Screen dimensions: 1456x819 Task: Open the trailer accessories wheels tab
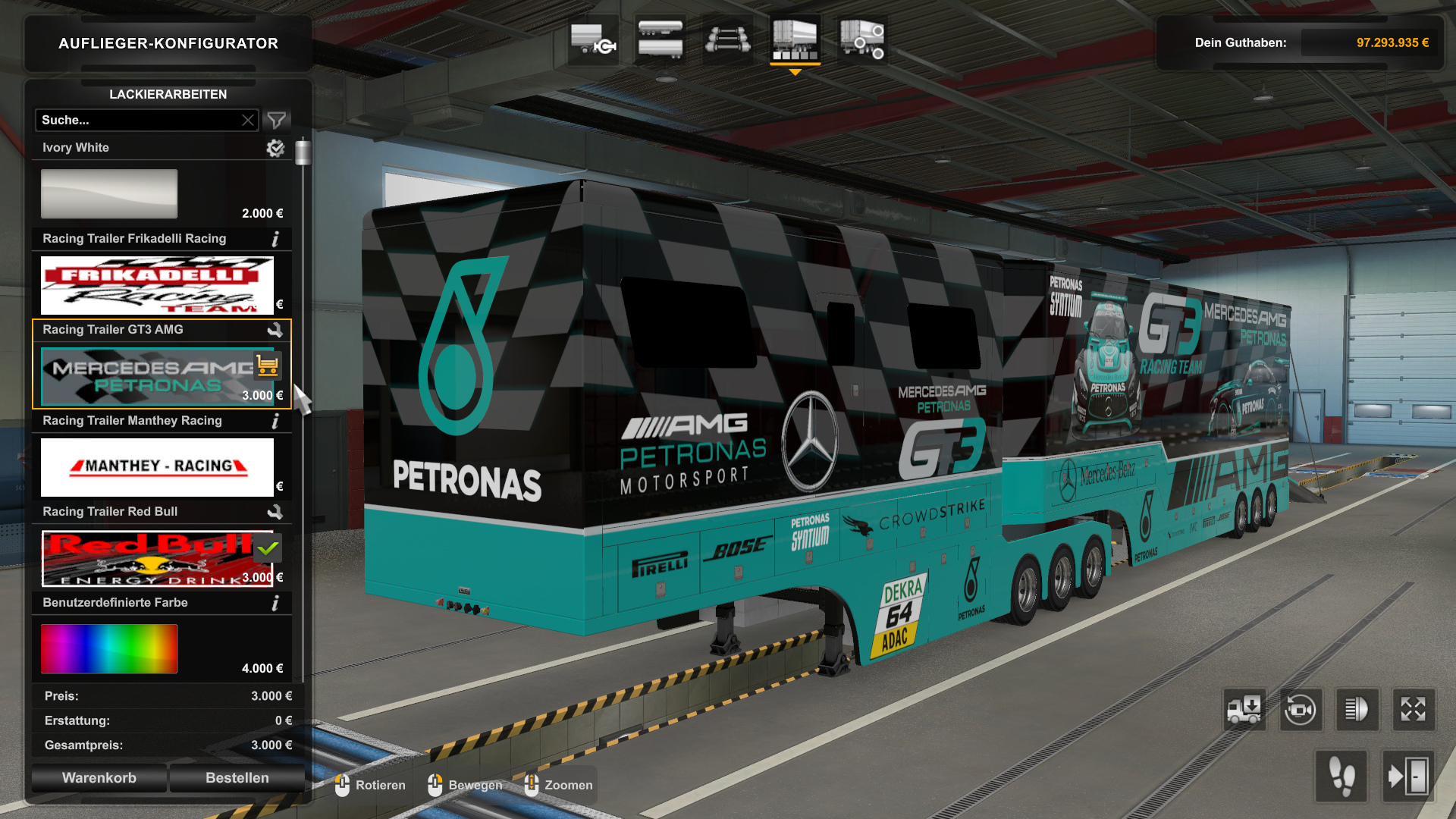pos(862,39)
